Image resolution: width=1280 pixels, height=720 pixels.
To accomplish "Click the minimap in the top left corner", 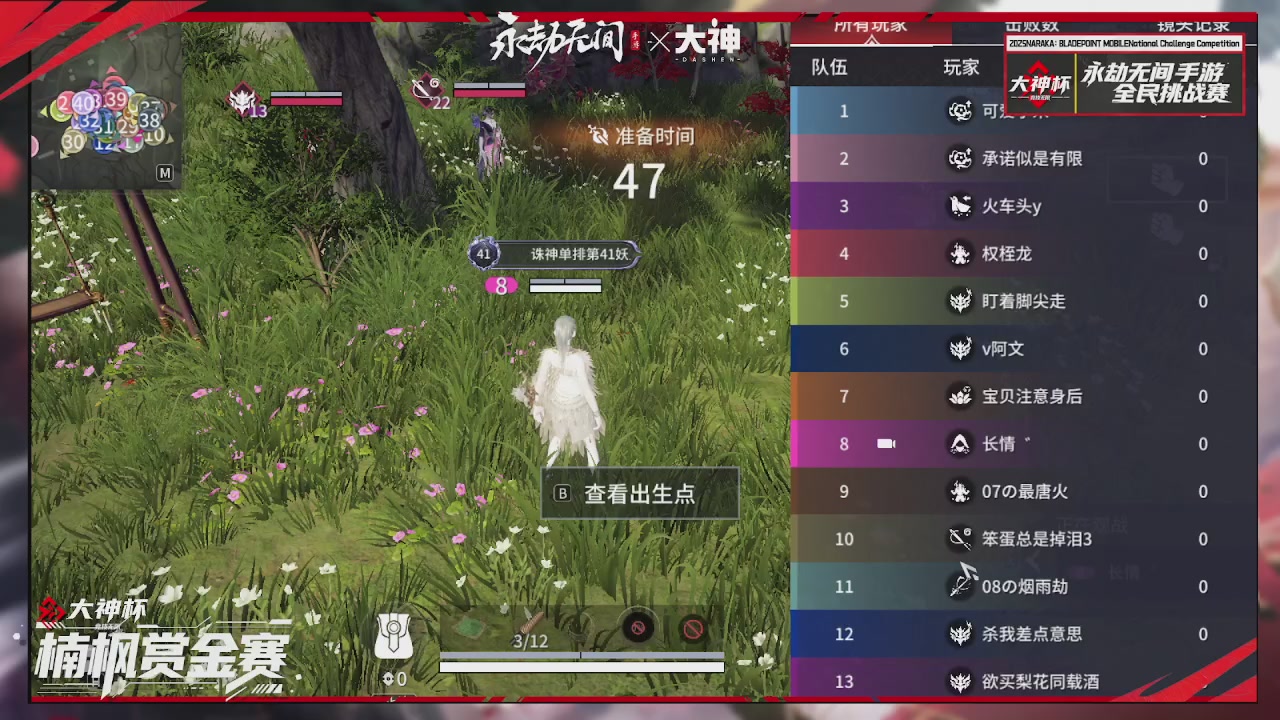I will coord(105,110).
